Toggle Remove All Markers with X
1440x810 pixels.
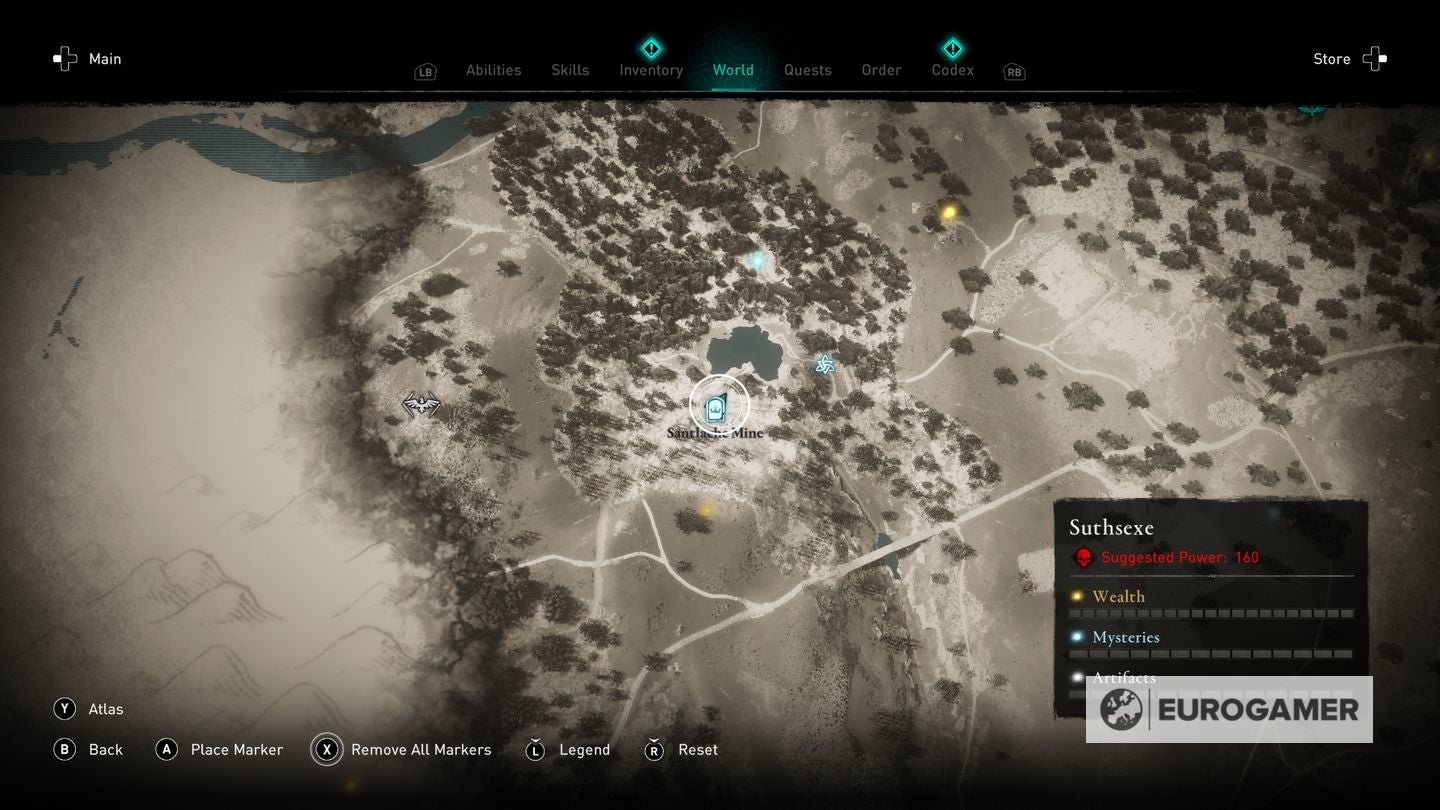tap(327, 749)
